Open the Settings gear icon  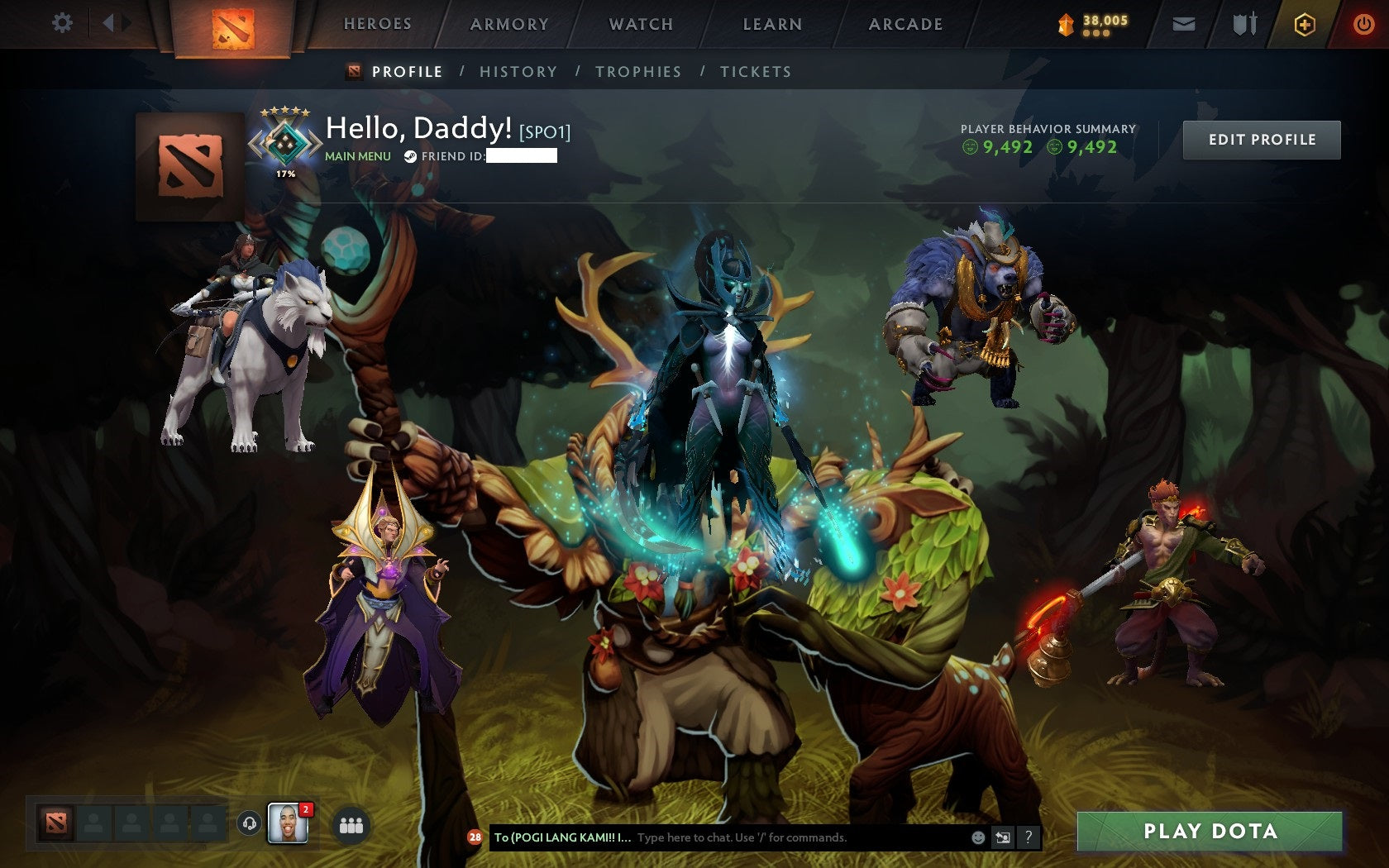[61, 24]
